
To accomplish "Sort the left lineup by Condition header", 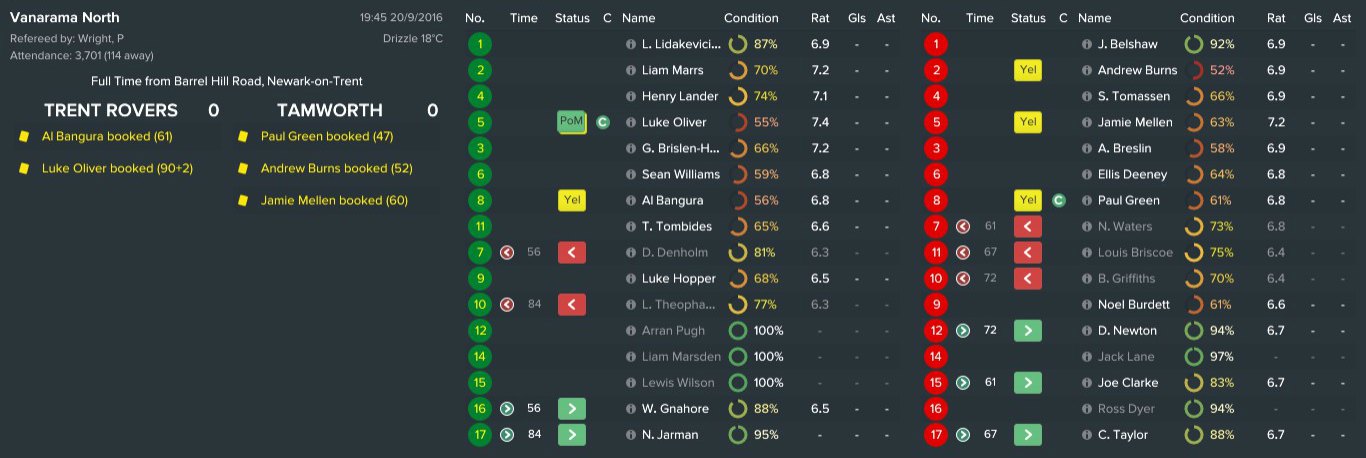I will pos(751,18).
